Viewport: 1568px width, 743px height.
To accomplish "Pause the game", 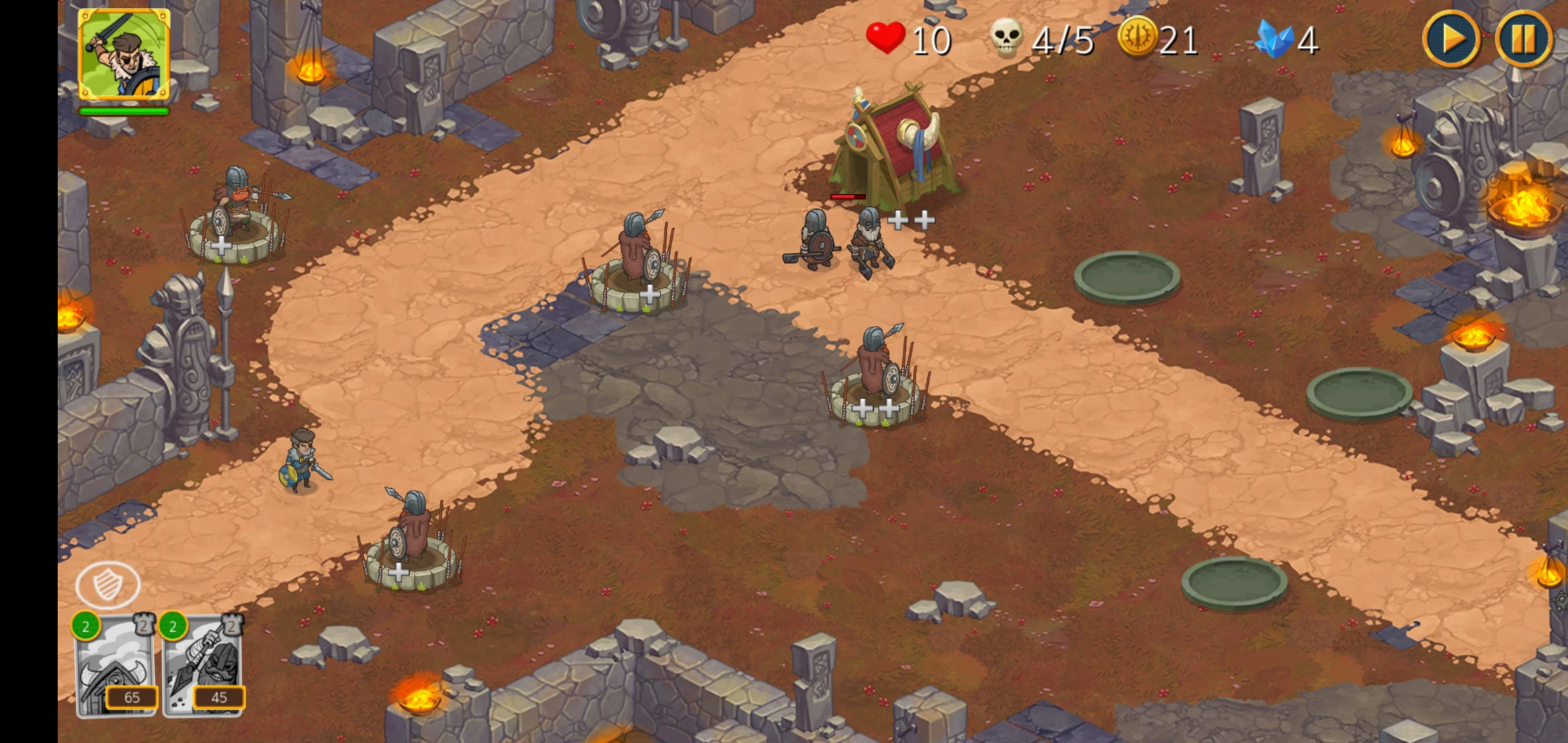I will click(1523, 39).
